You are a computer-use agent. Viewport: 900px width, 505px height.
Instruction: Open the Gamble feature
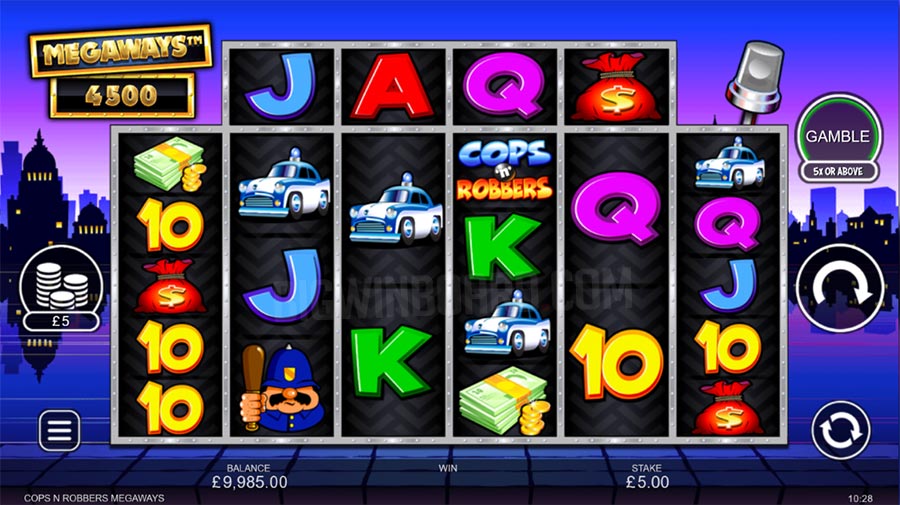pyautogui.click(x=838, y=137)
